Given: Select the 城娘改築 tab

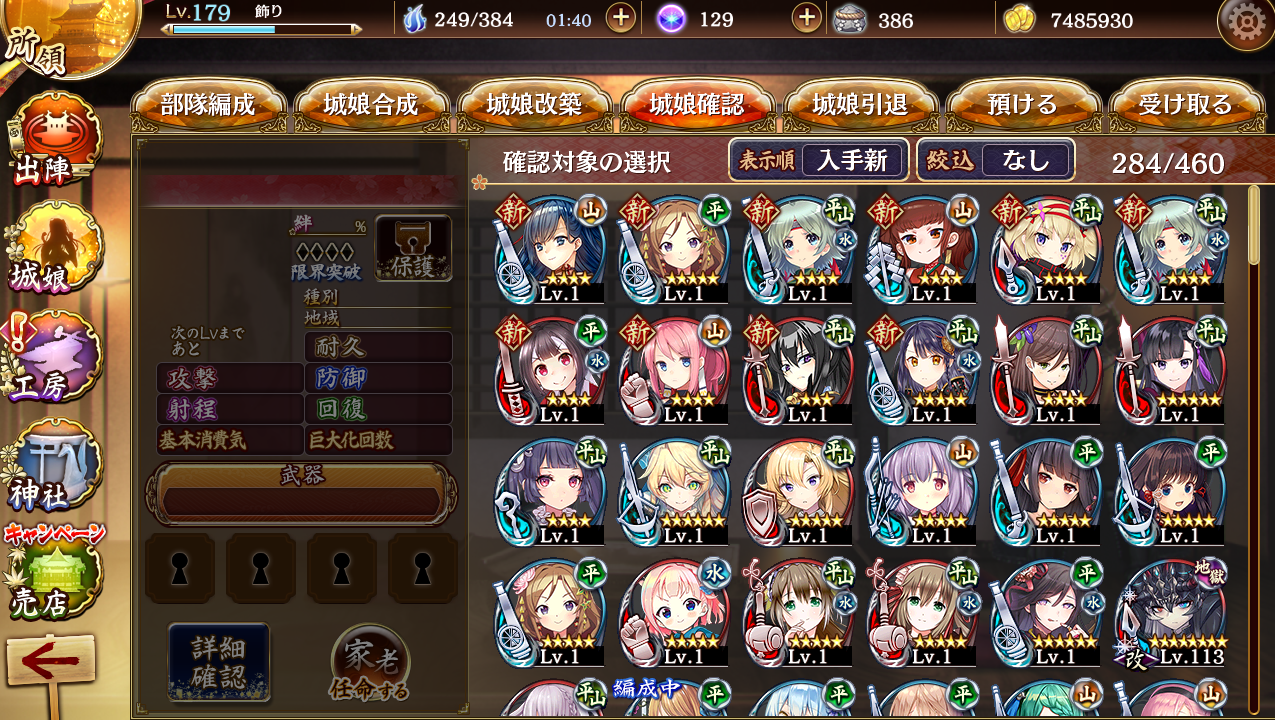Looking at the screenshot, I should coord(534,105).
